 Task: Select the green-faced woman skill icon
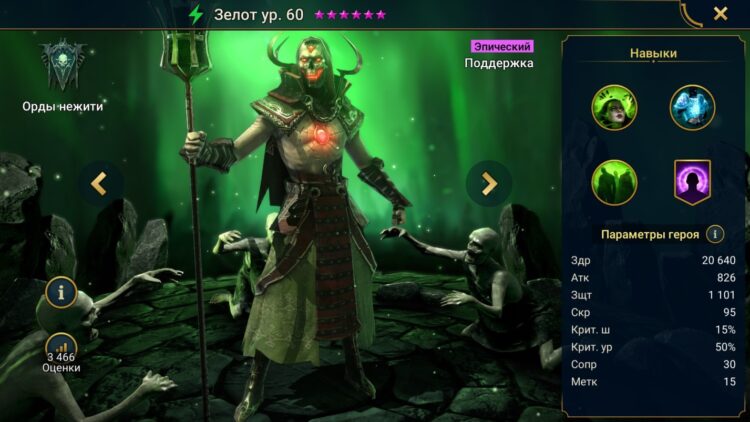pos(614,108)
